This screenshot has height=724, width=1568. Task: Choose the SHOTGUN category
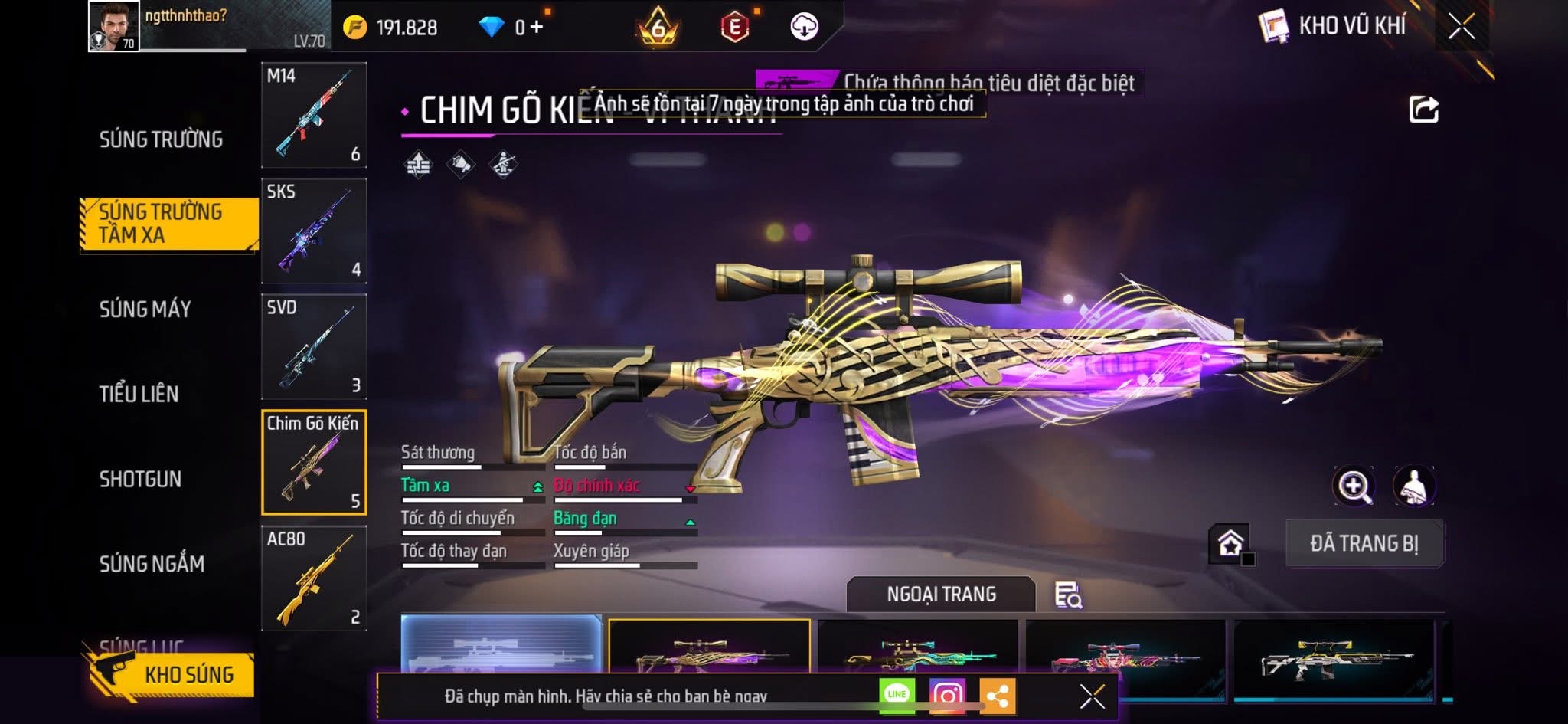click(140, 479)
